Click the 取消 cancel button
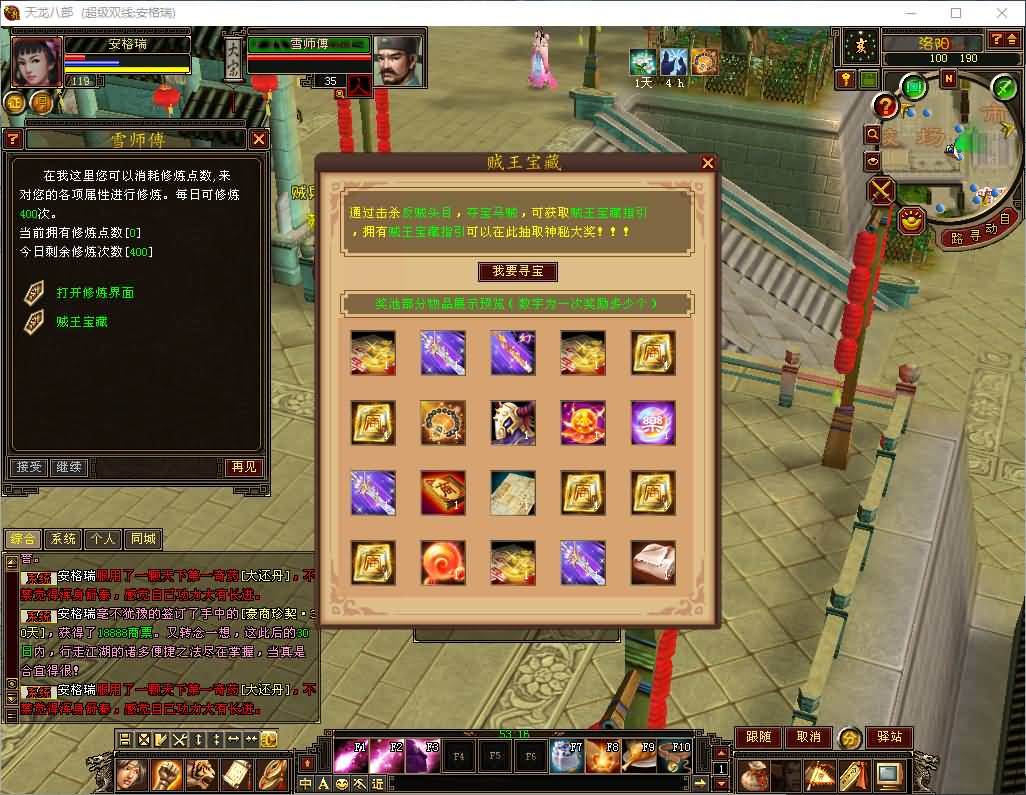The image size is (1026, 795). click(x=808, y=737)
